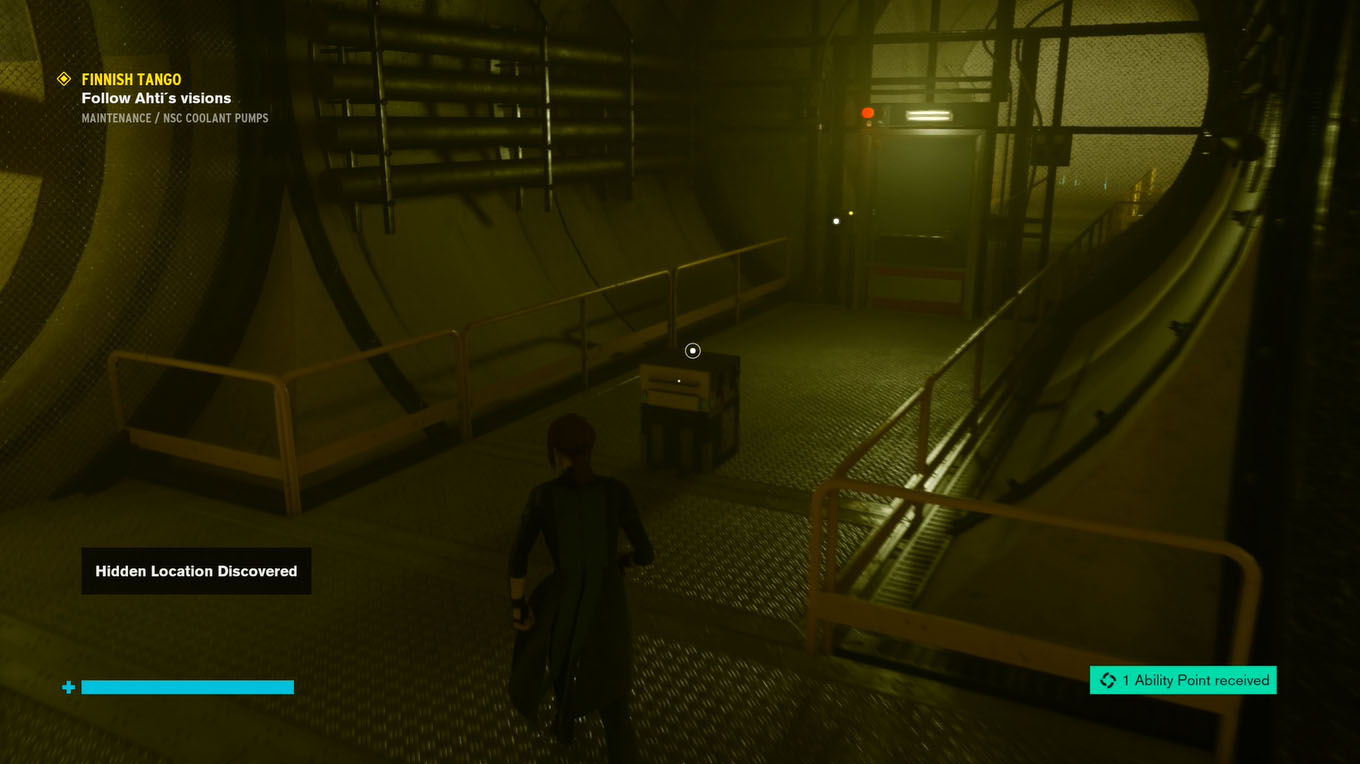Click the targeting reticle in screen center
The width and height of the screenshot is (1360, 764).
[692, 350]
